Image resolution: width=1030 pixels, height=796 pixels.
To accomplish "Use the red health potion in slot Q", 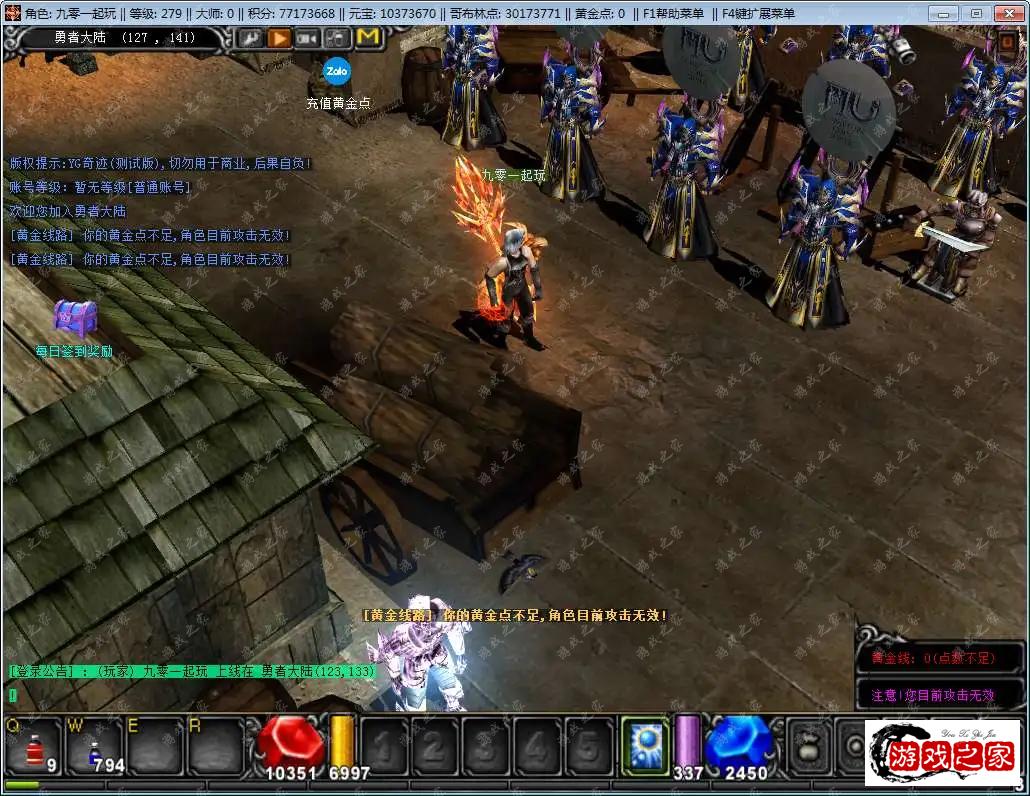I will (x=34, y=747).
